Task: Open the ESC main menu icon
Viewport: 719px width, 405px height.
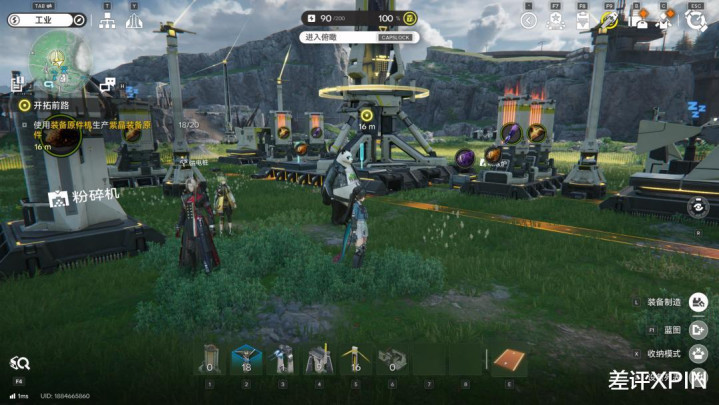Action: click(x=696, y=19)
